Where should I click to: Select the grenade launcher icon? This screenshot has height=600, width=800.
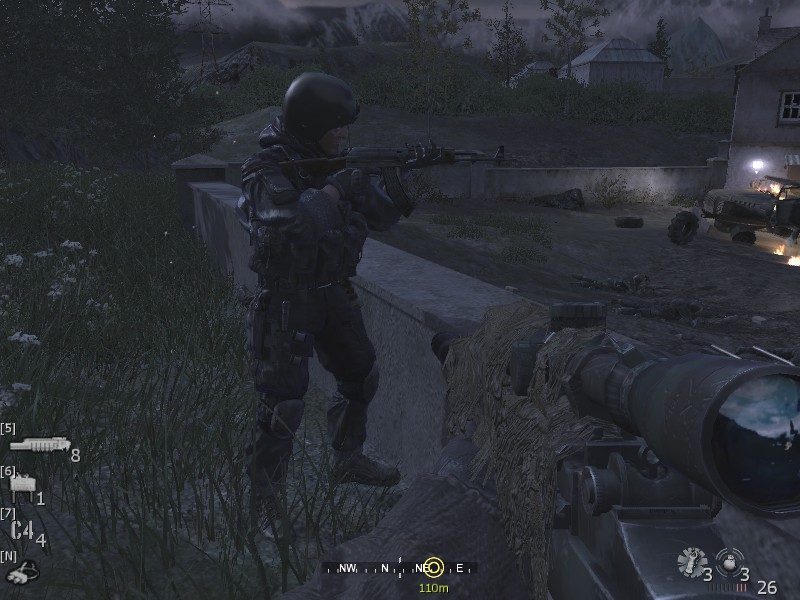[x=39, y=445]
